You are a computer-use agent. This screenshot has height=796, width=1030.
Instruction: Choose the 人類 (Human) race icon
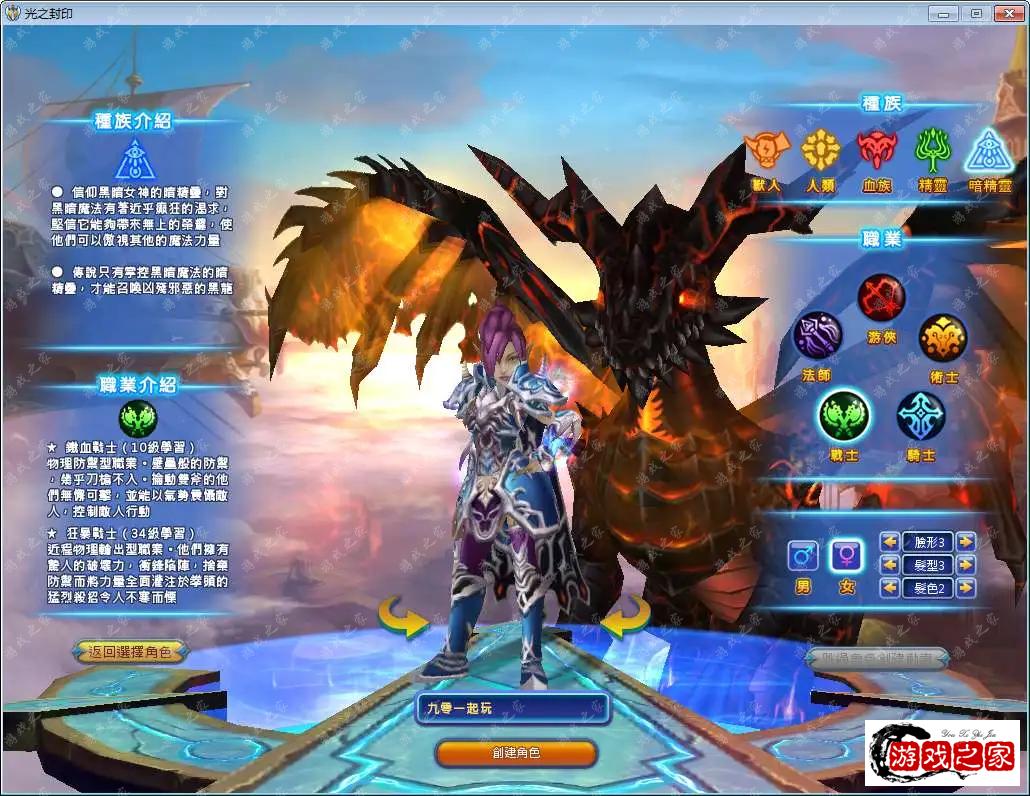point(821,150)
